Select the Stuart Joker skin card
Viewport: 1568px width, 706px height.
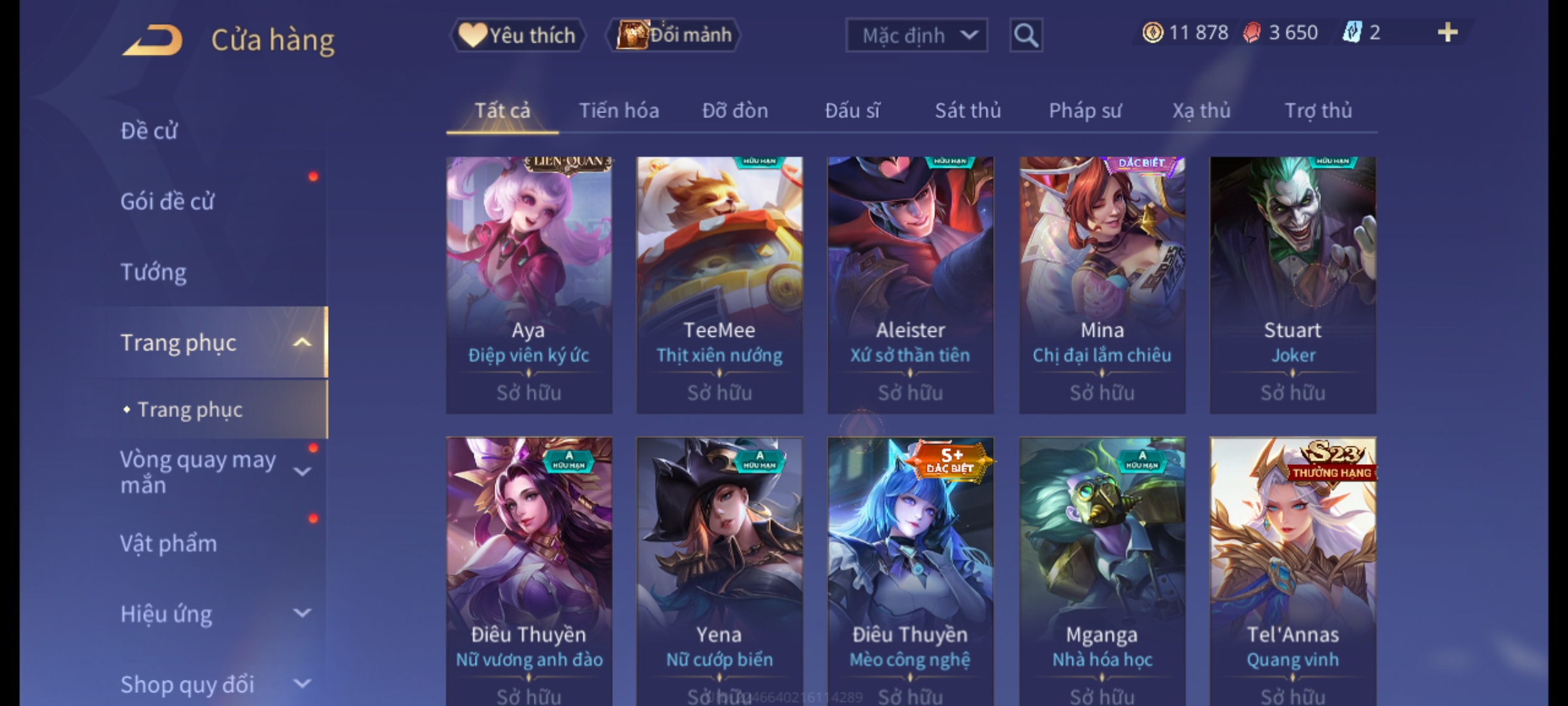tap(1292, 284)
